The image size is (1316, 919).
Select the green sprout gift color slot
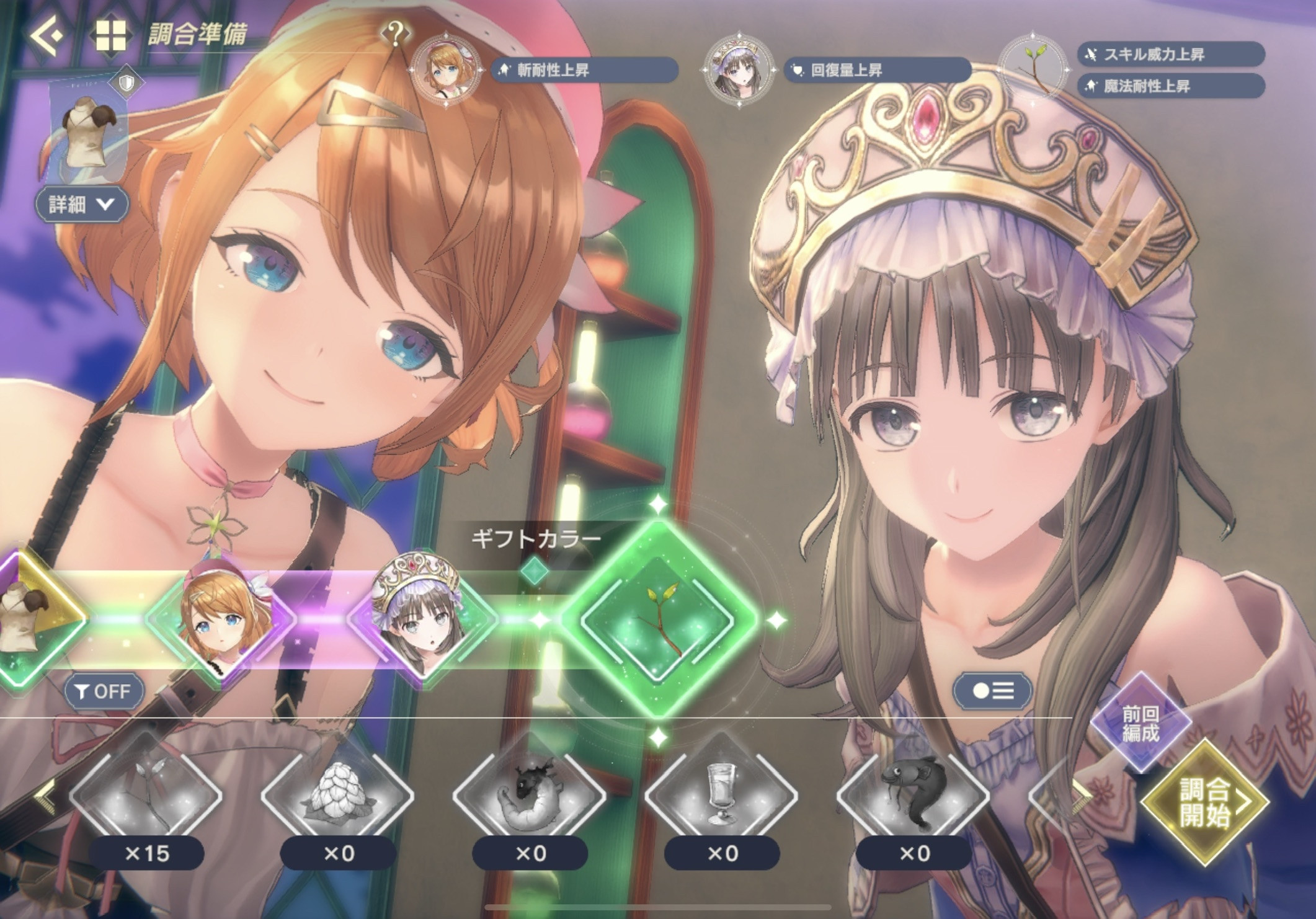[659, 620]
